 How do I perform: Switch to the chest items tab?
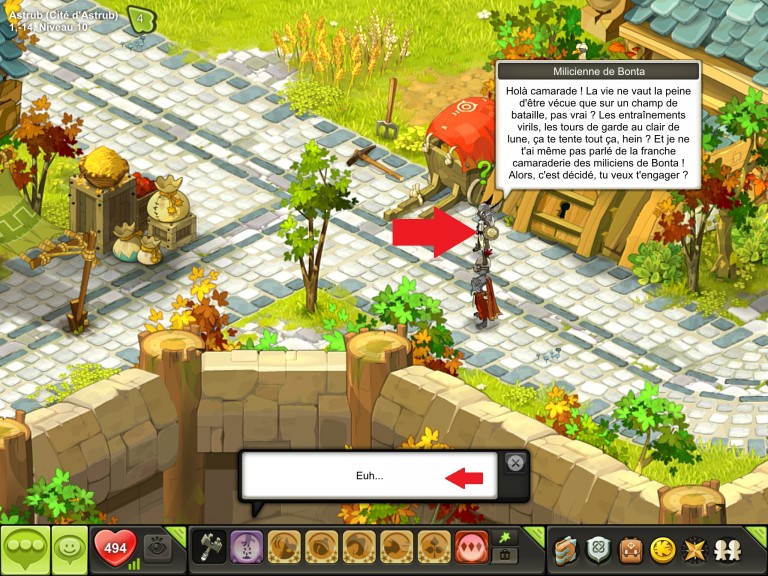(506, 556)
